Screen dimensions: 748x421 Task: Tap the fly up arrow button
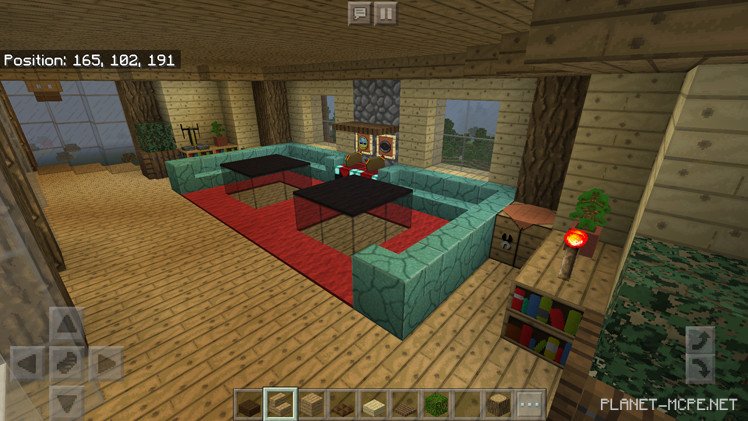click(x=700, y=340)
